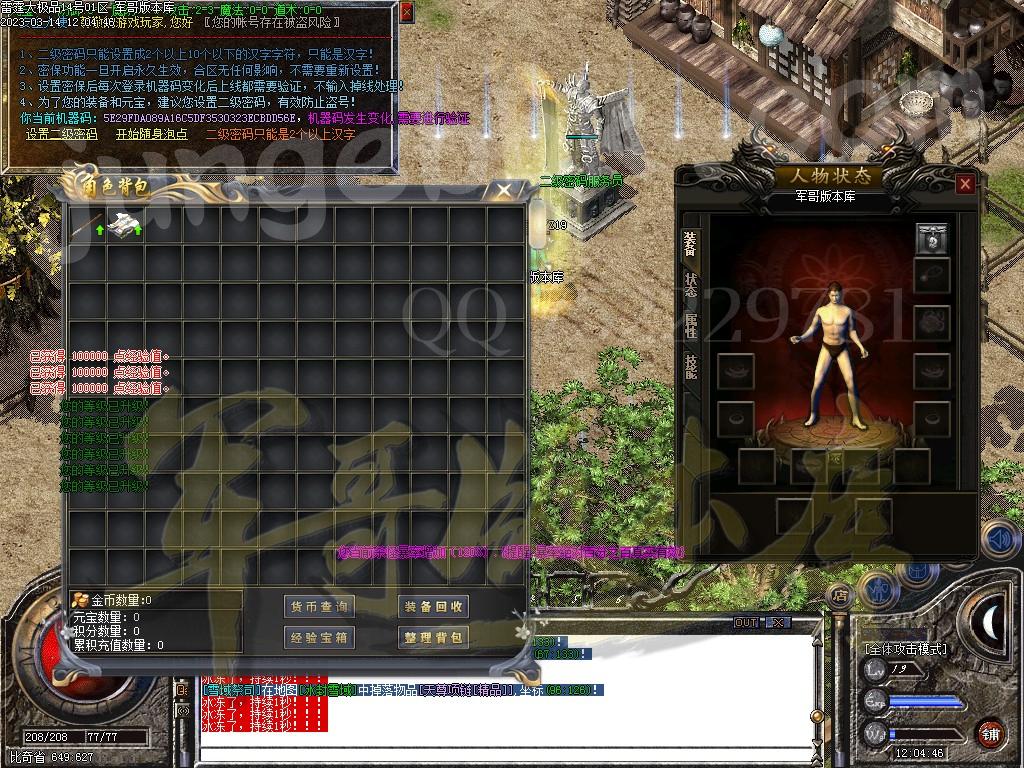Close the 人物状态 character window
The image size is (1024, 768).
[x=964, y=184]
